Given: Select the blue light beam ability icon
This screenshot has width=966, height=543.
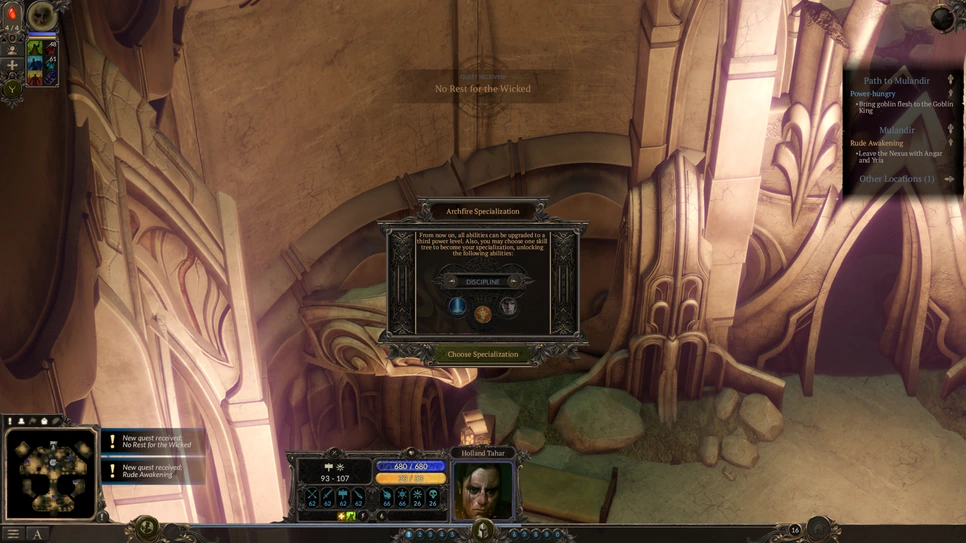Looking at the screenshot, I should point(457,306).
